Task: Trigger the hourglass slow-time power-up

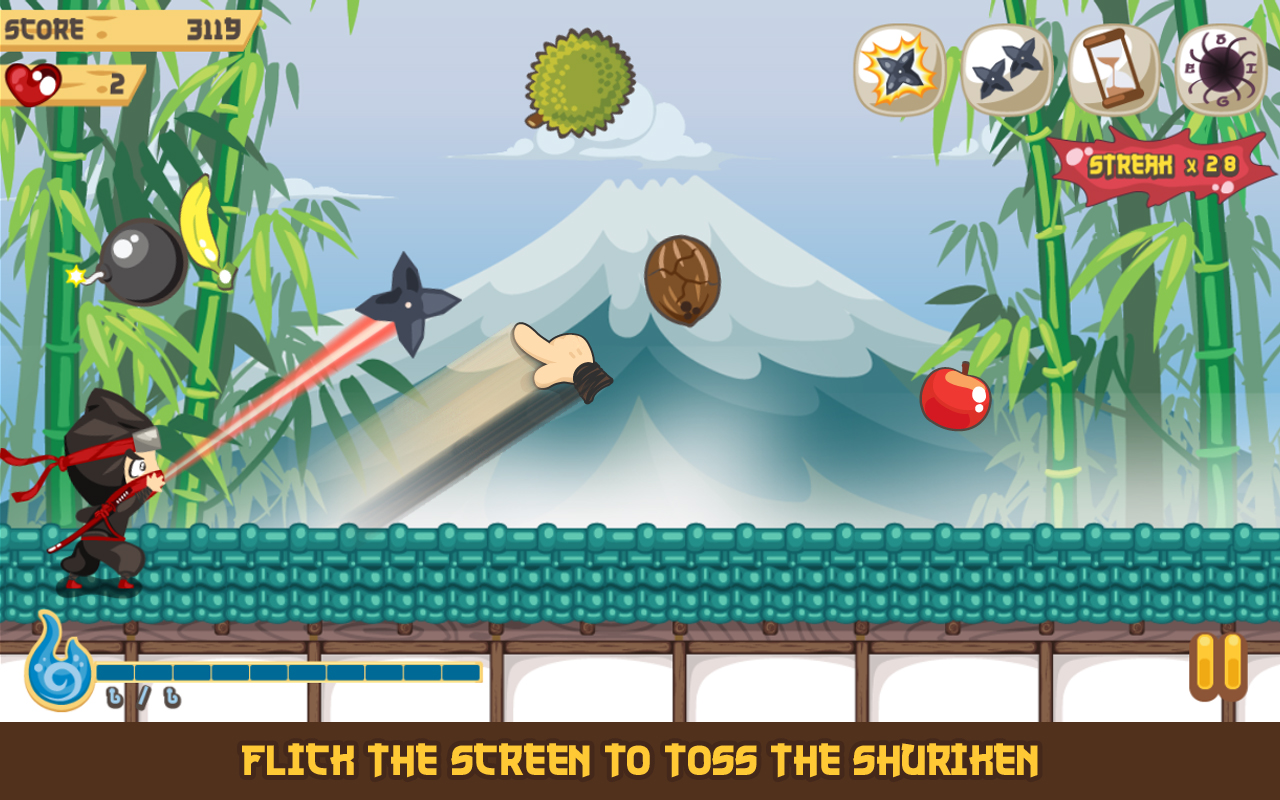Action: click(x=1113, y=70)
